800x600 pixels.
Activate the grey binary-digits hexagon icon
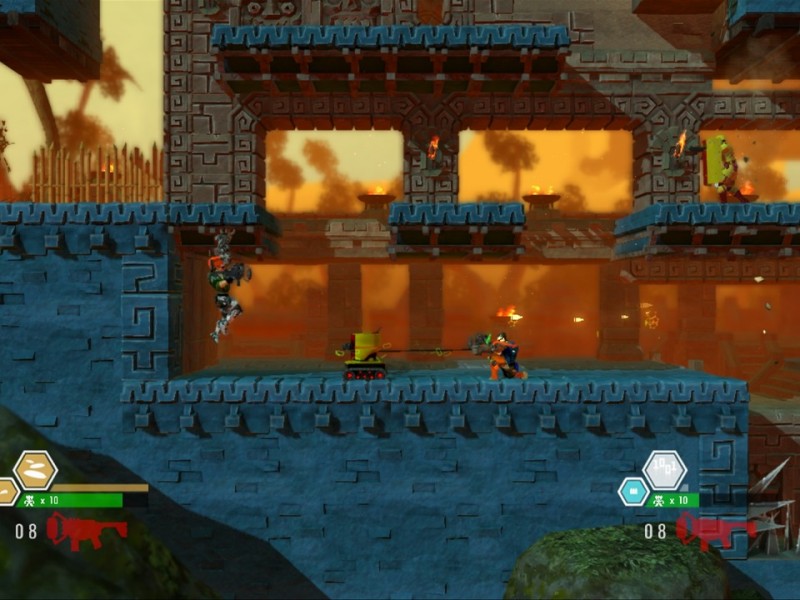click(x=664, y=469)
